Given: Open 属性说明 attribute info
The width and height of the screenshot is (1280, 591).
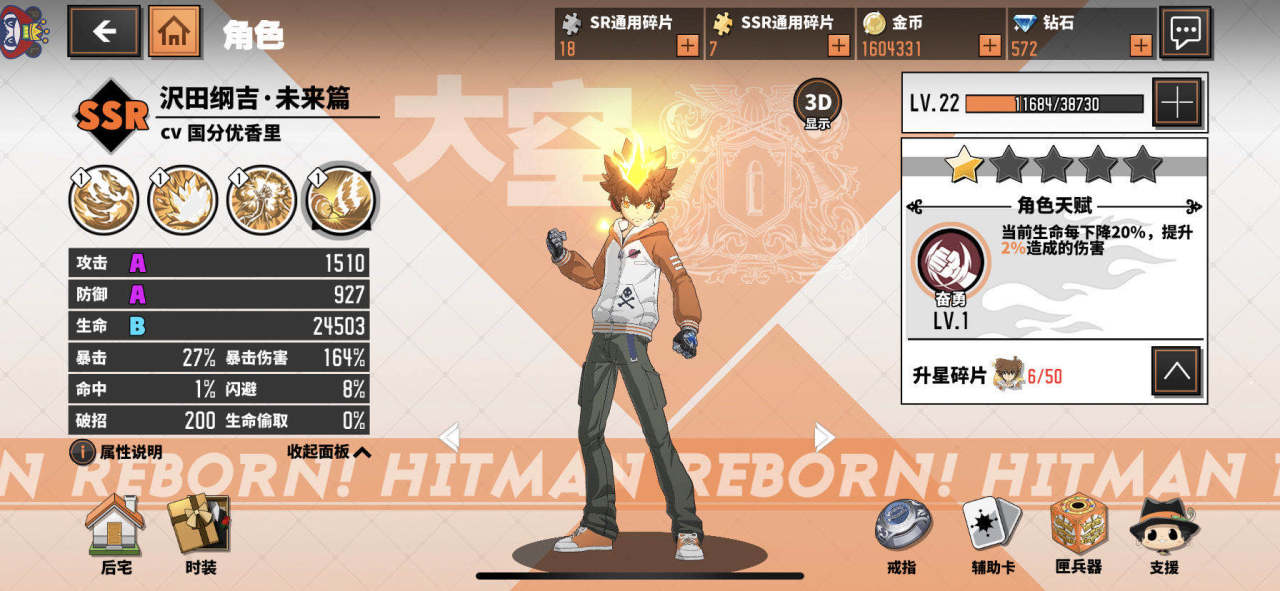Looking at the screenshot, I should pos(119,452).
